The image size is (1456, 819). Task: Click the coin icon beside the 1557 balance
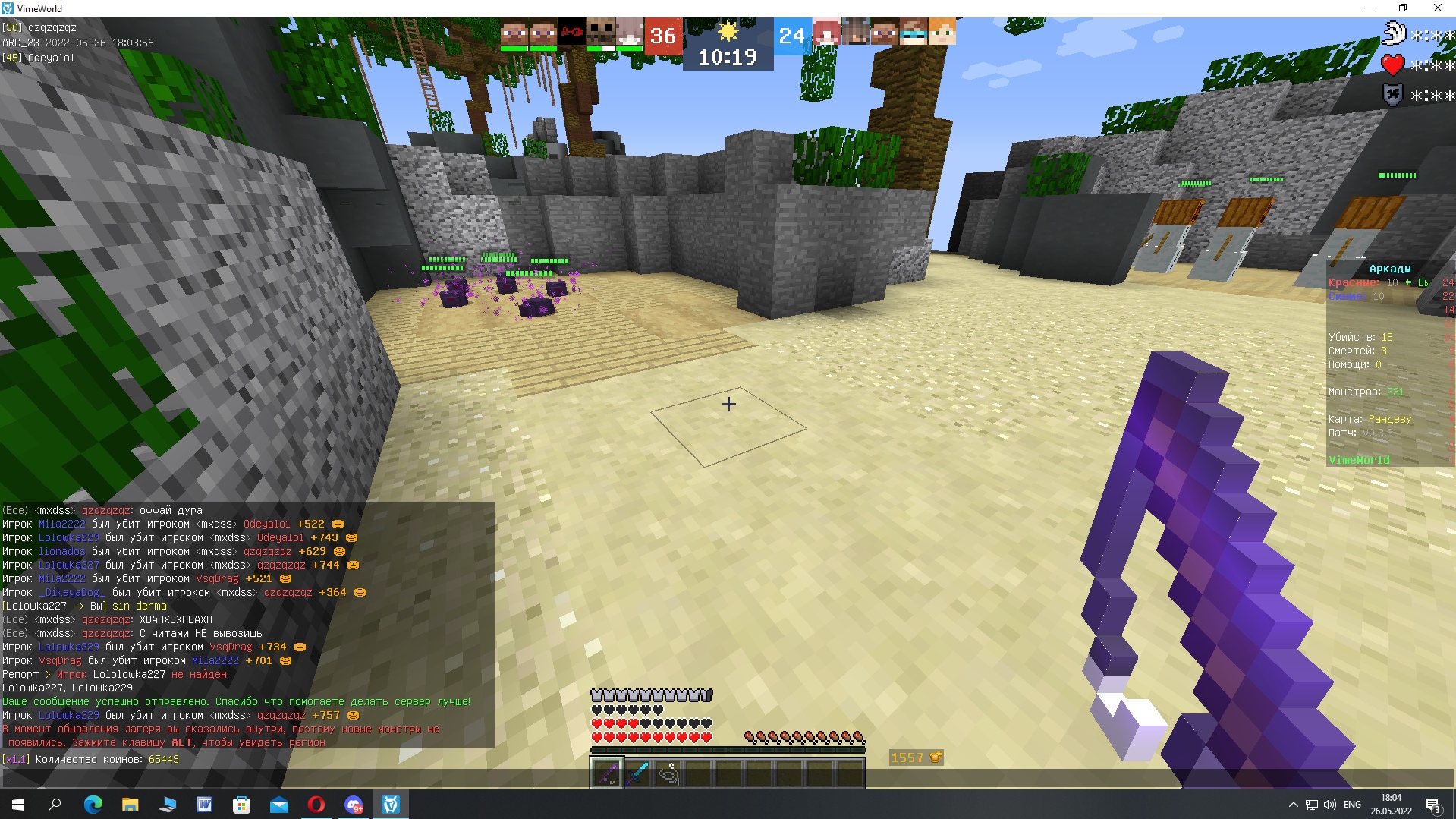[935, 757]
